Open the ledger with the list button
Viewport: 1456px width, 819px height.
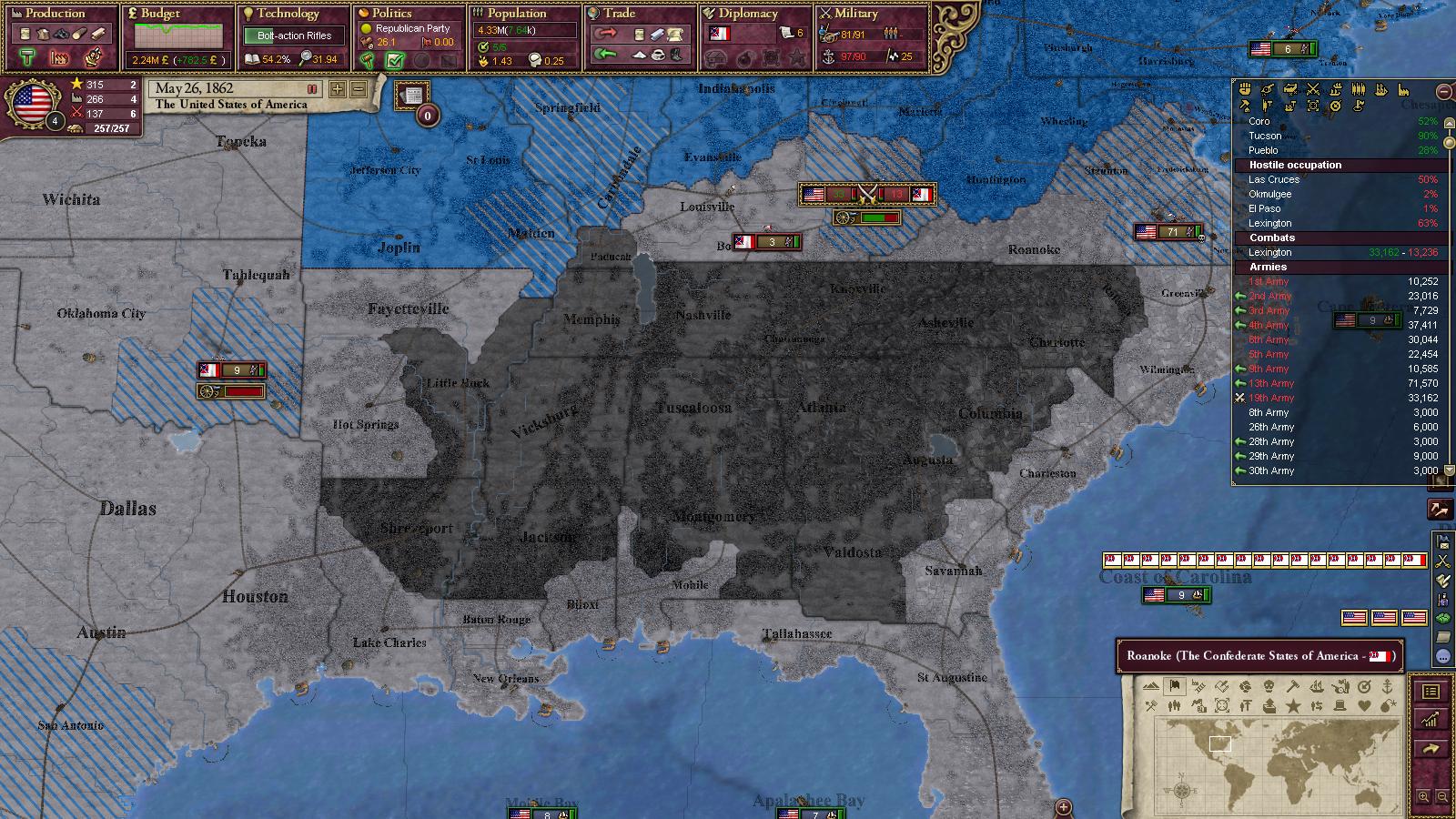pos(1431,693)
